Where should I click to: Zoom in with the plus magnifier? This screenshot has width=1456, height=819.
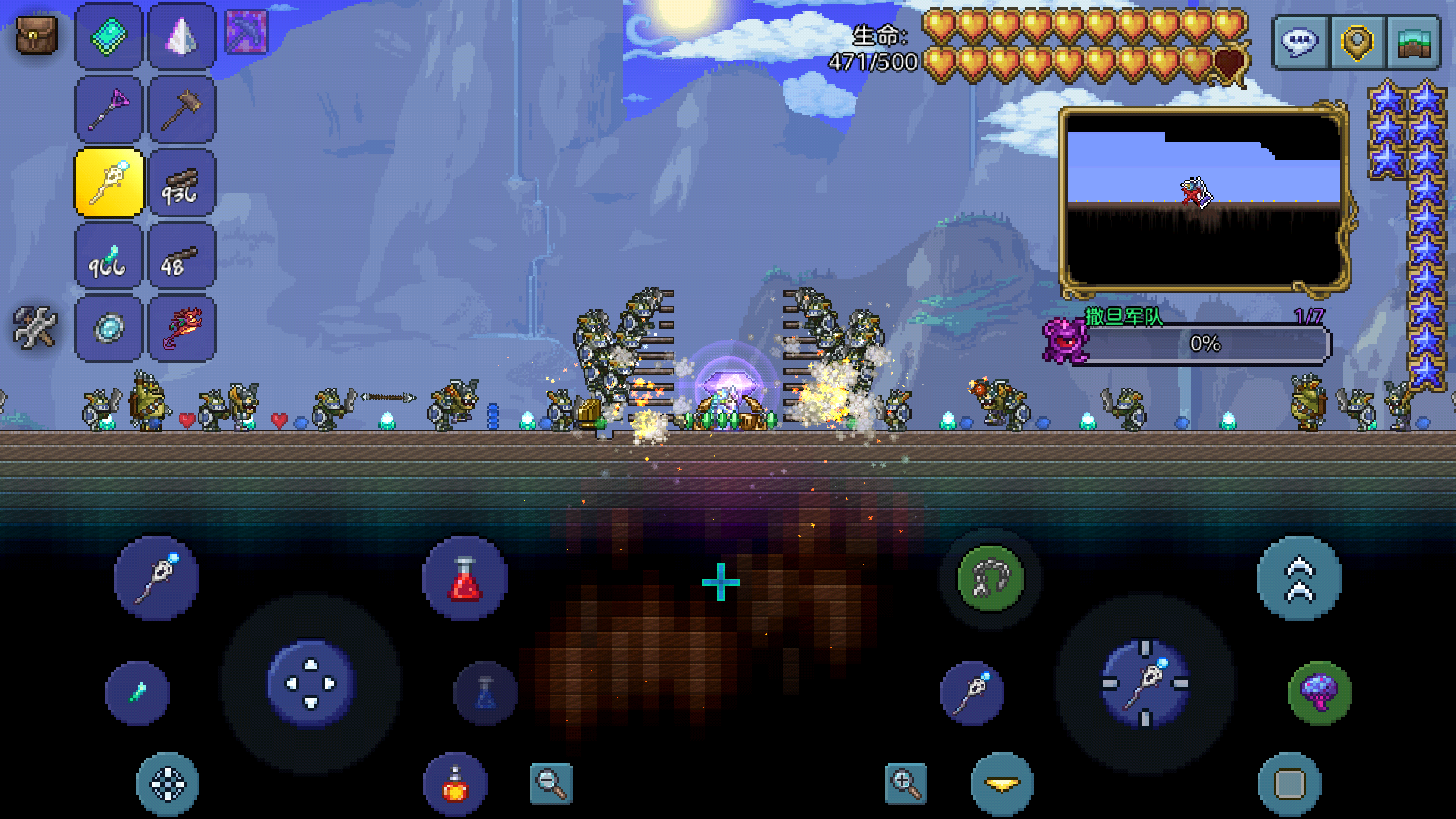905,783
